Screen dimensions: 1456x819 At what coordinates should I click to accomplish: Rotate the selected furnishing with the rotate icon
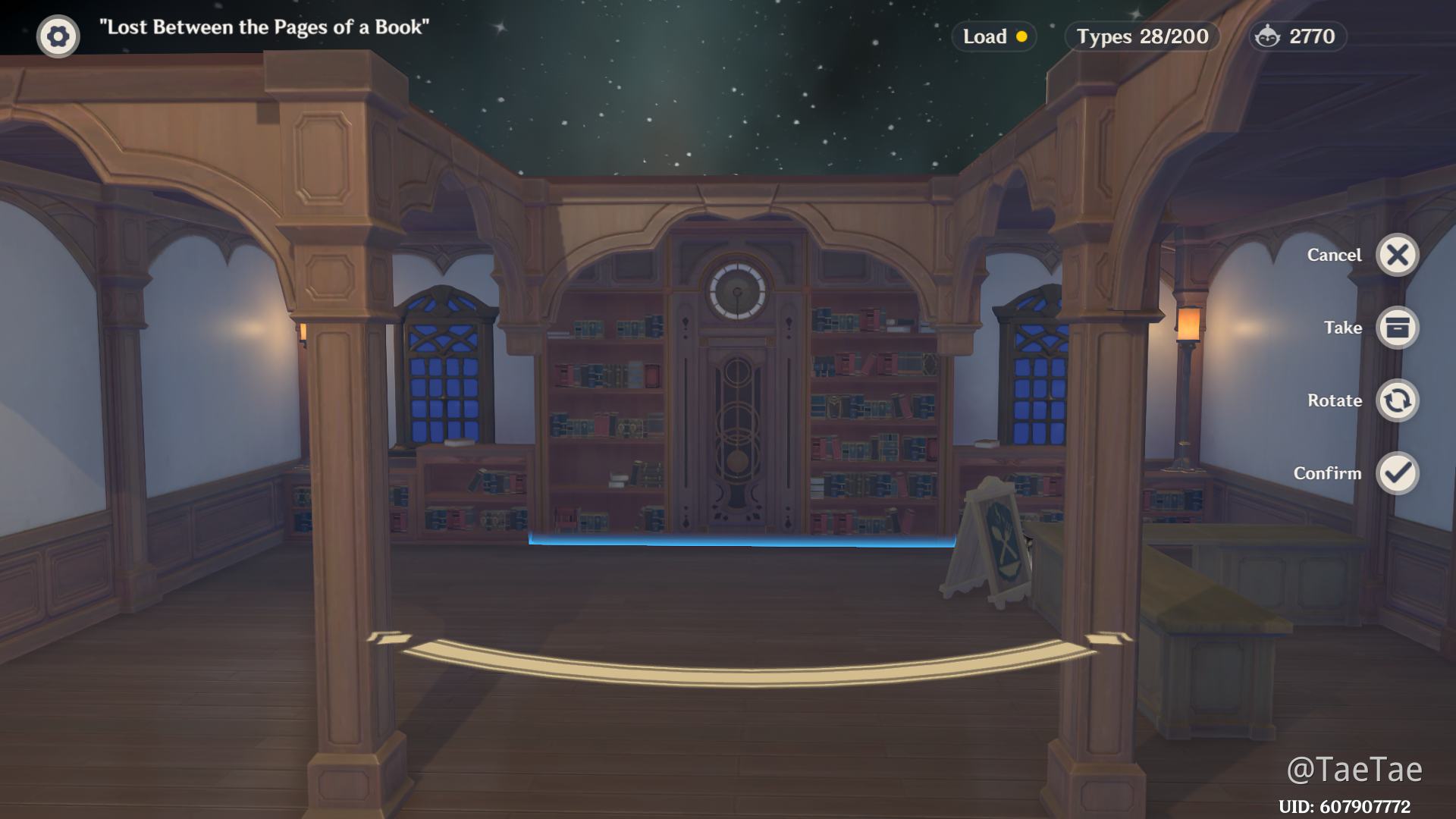[1398, 400]
